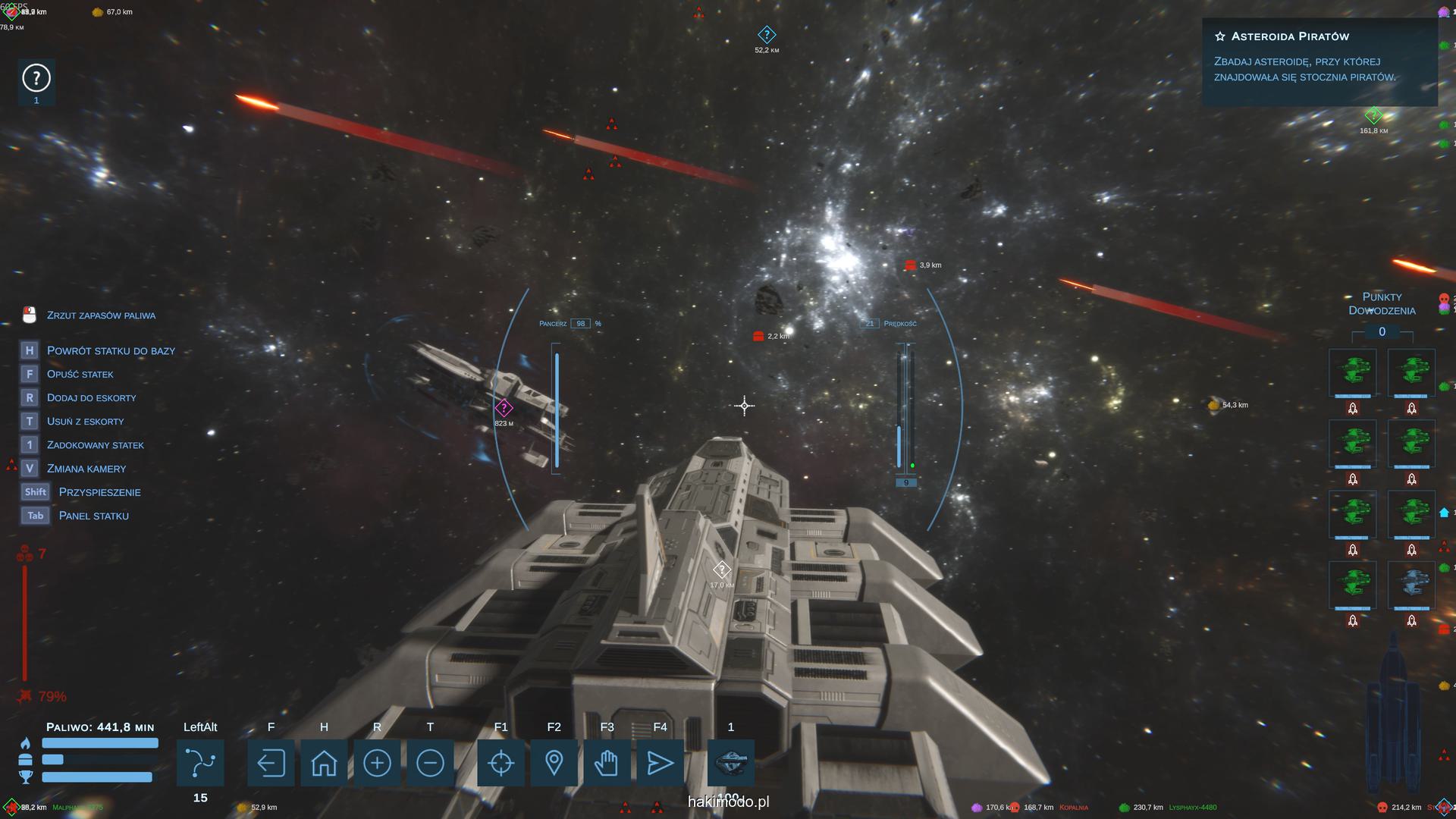Screen dimensions: 1456x819
Task: Click the Punkty Dowodzenia counter box
Action: click(x=1382, y=332)
